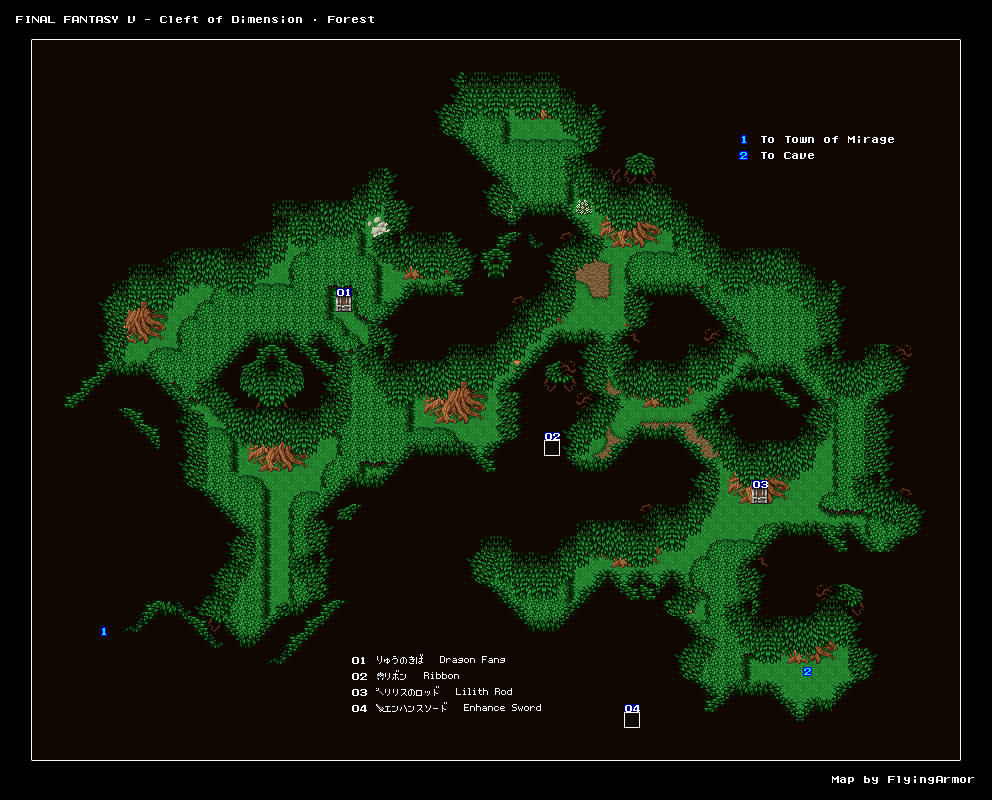Select the 02 hidden item marker box
The image size is (992, 800).
[552, 448]
